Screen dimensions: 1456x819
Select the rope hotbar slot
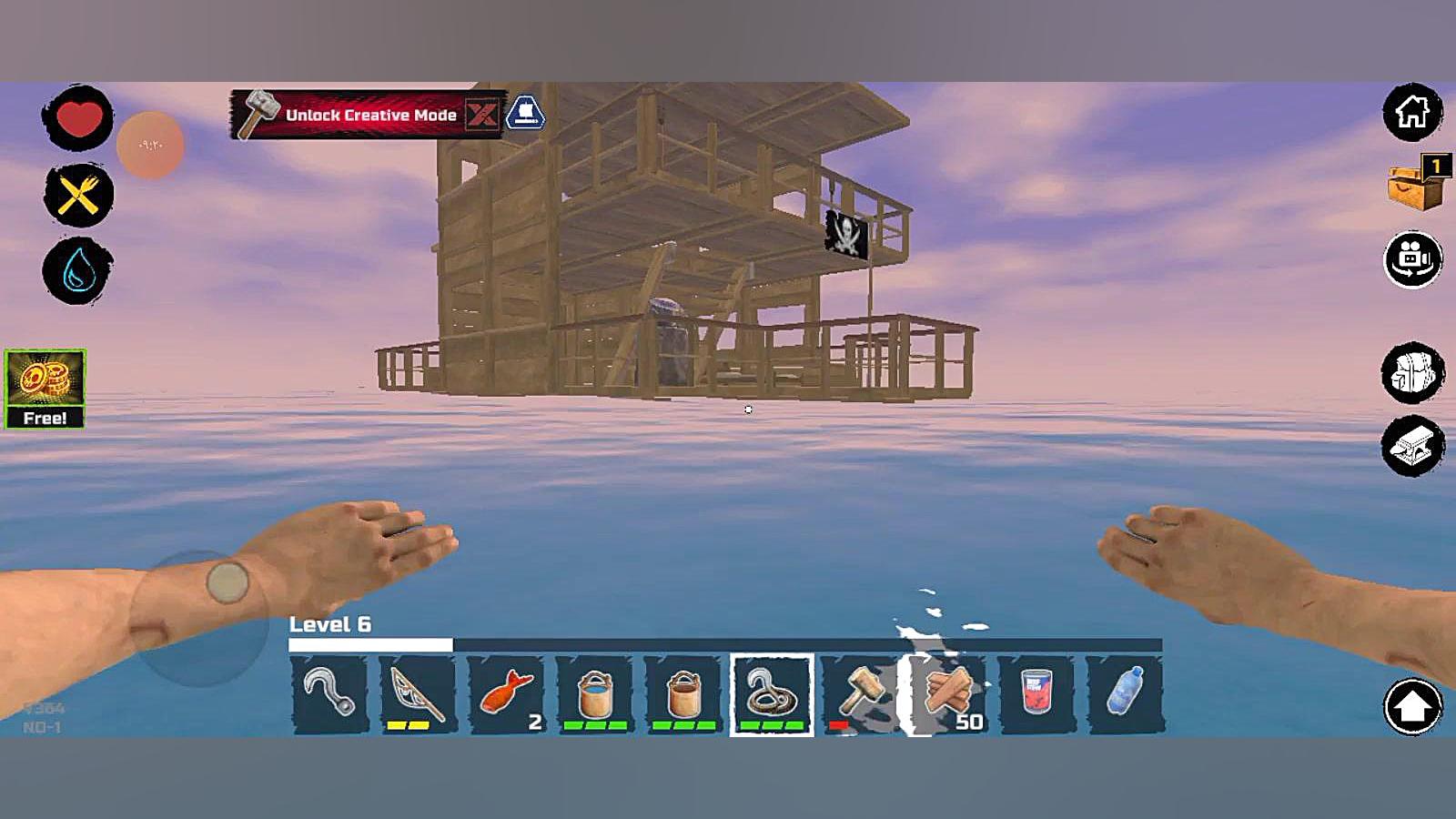pos(772,694)
